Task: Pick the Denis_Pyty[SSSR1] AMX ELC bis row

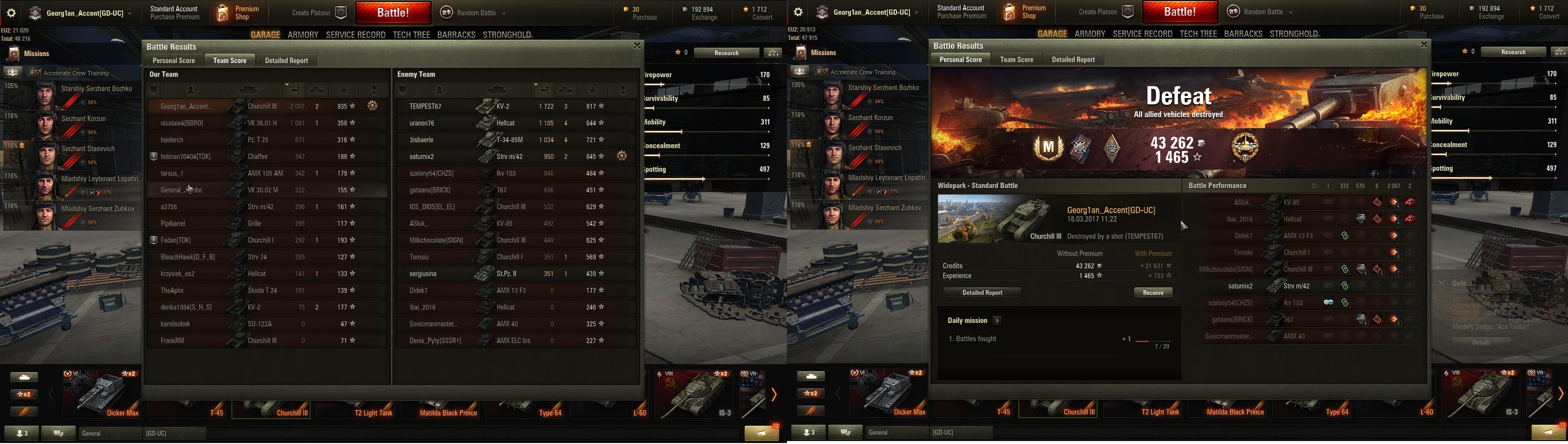Action: pyautogui.click(x=515, y=341)
